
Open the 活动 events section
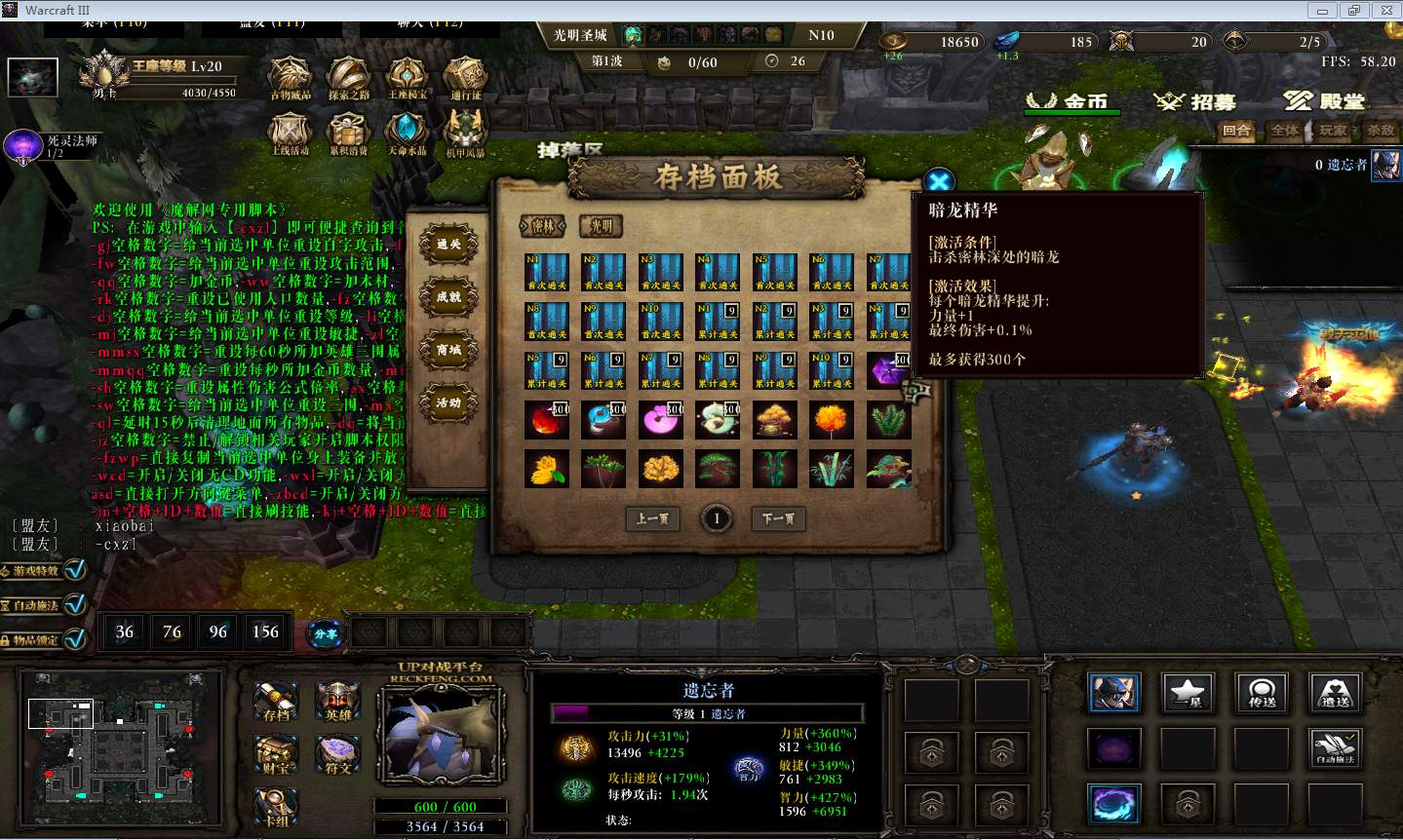click(448, 402)
